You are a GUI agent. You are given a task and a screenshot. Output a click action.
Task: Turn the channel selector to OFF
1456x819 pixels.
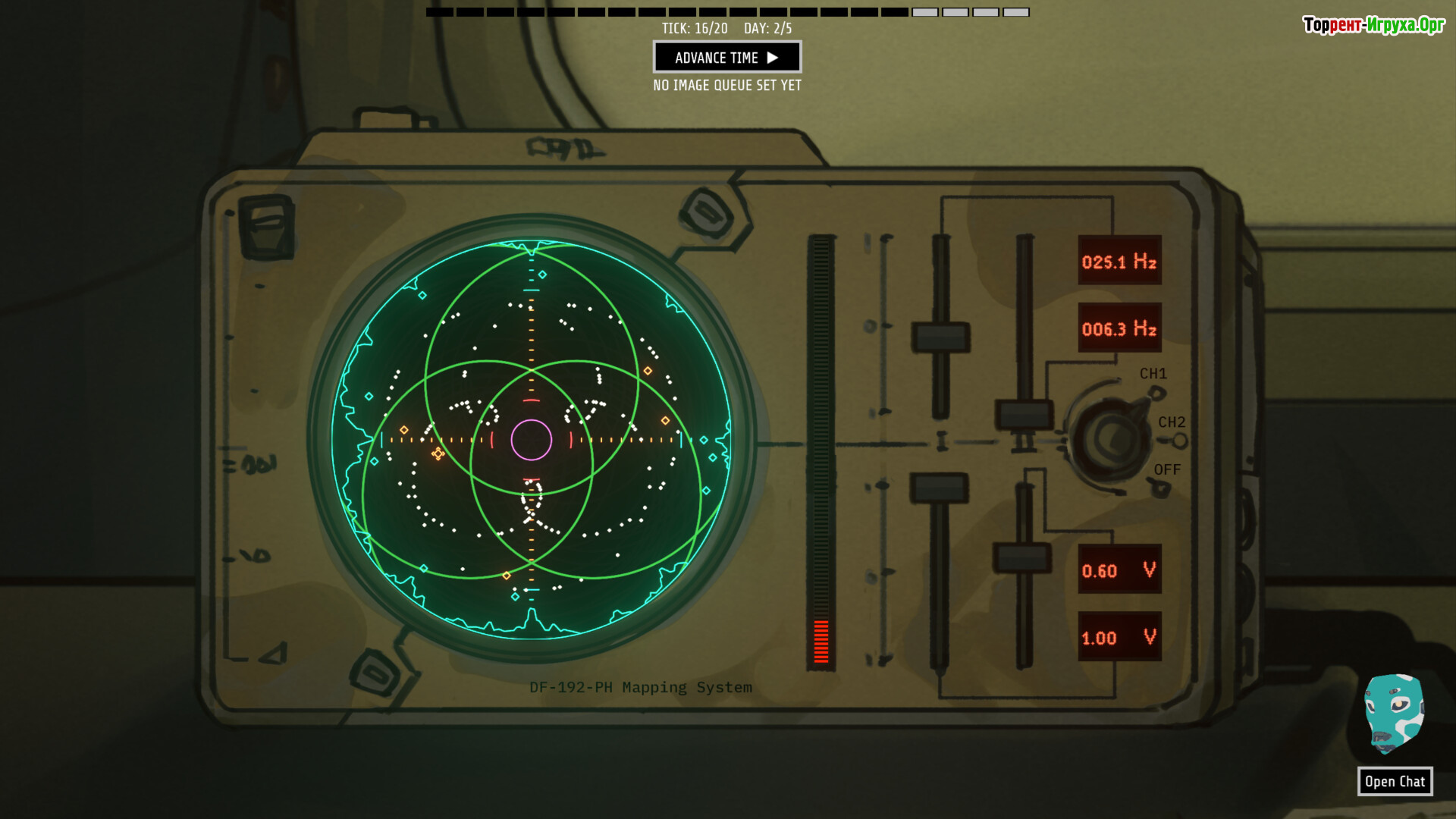(x=1160, y=488)
